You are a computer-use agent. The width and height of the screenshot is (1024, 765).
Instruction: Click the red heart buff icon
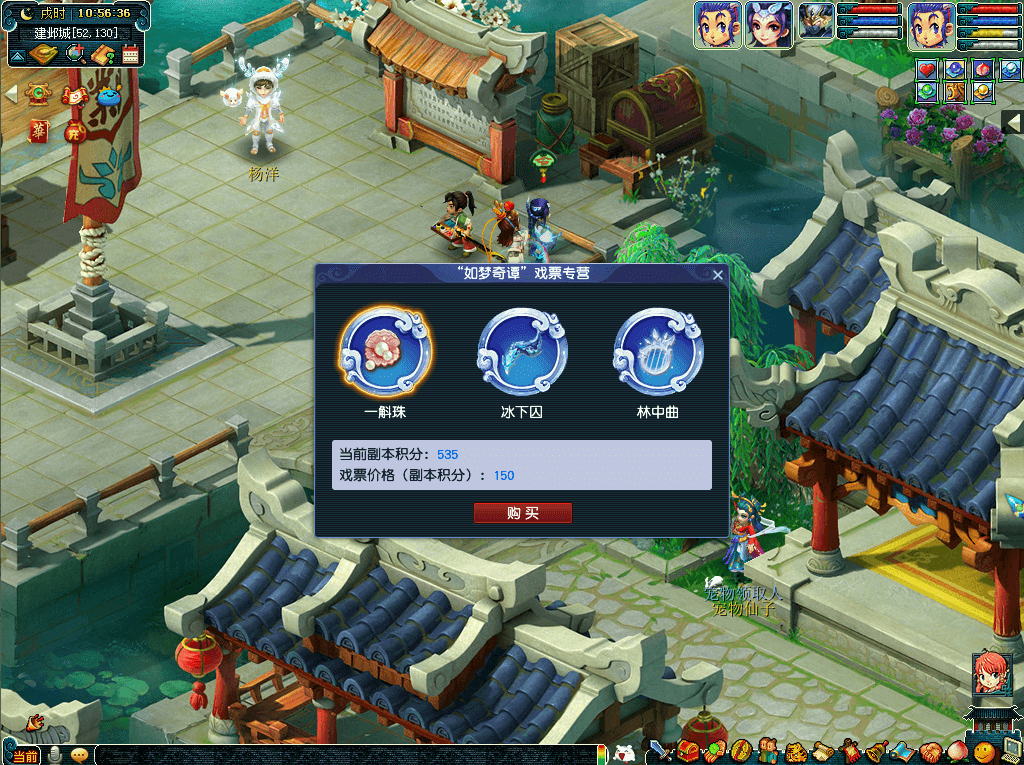tap(927, 70)
